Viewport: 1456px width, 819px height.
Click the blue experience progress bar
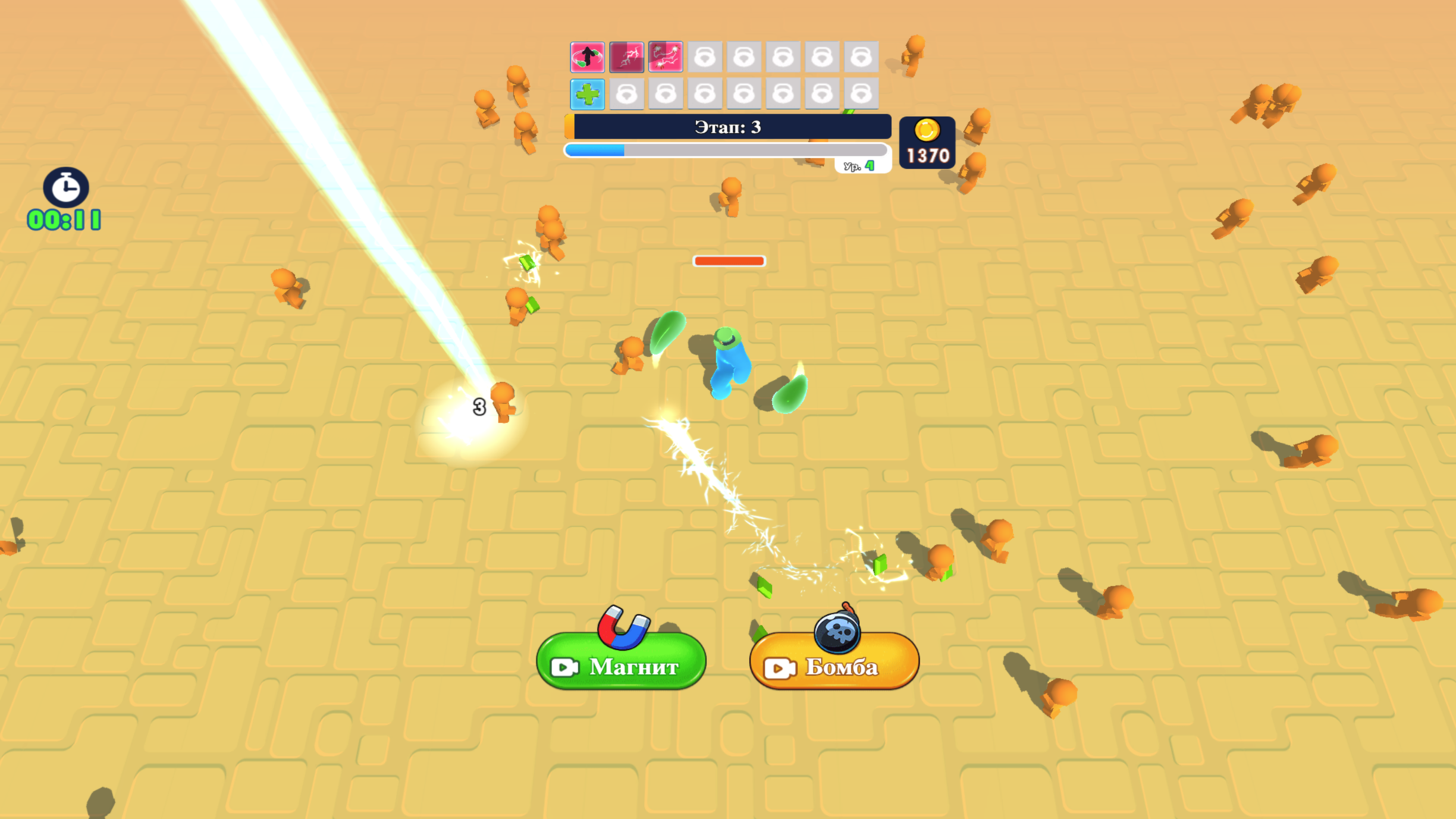click(595, 149)
